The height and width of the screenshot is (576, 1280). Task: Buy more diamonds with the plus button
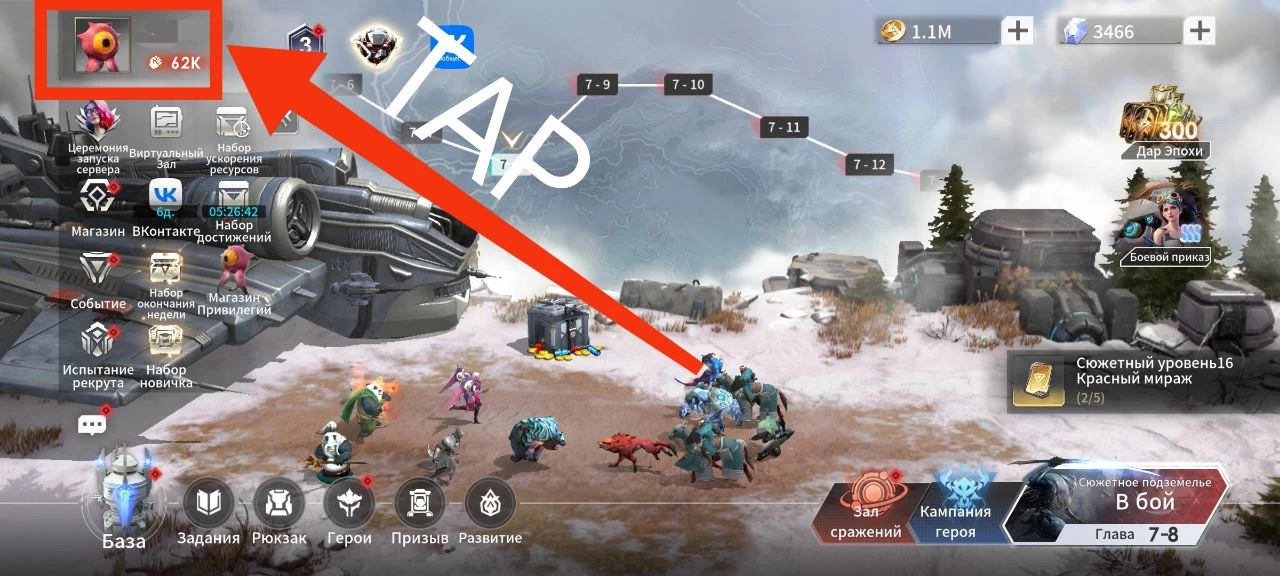[x=1199, y=31]
